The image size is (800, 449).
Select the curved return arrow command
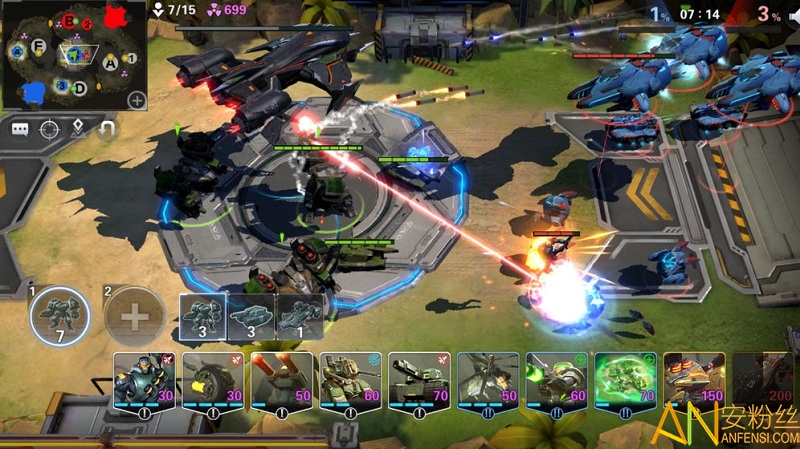tap(106, 129)
